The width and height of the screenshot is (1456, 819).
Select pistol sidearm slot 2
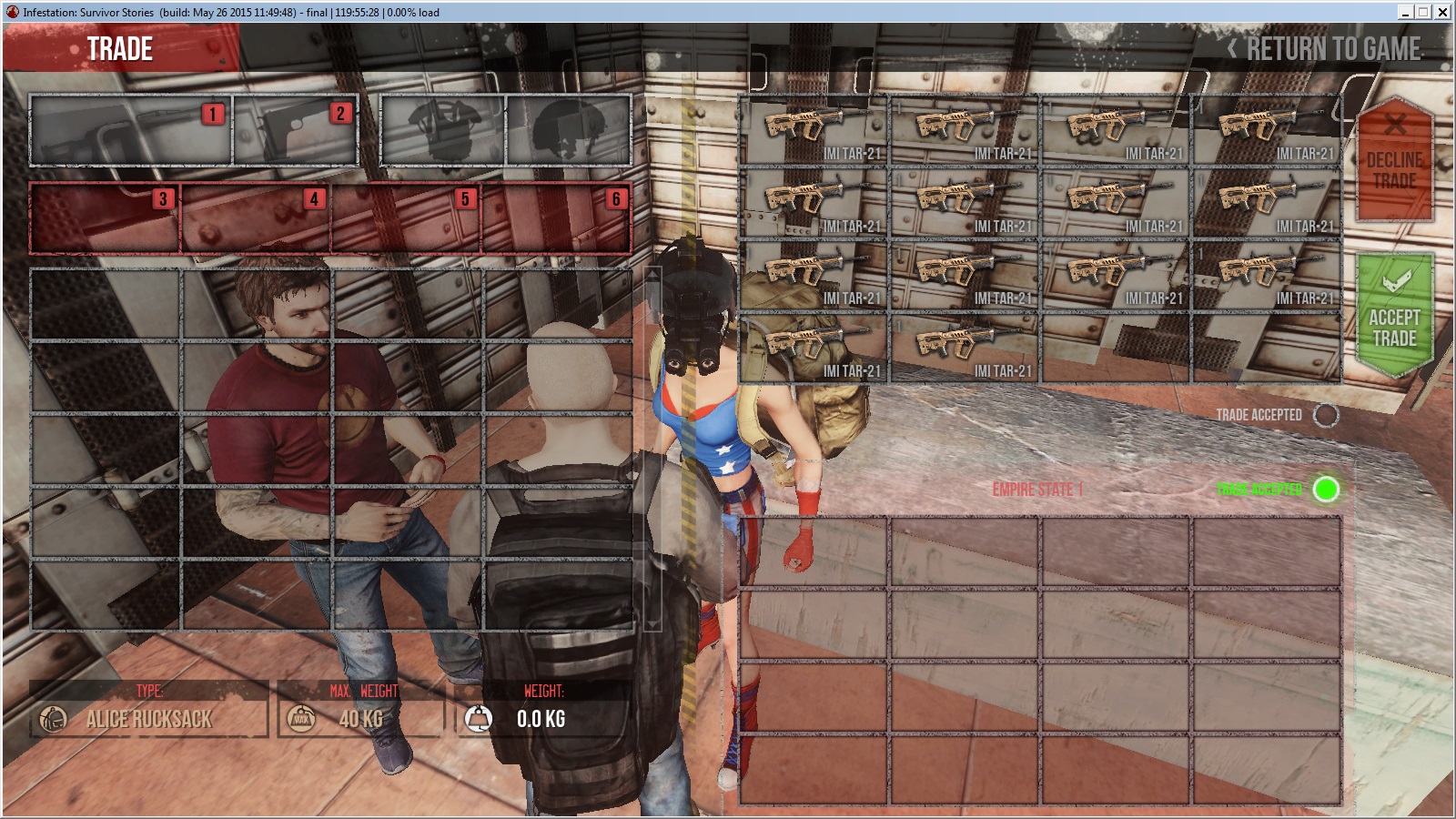[x=295, y=130]
